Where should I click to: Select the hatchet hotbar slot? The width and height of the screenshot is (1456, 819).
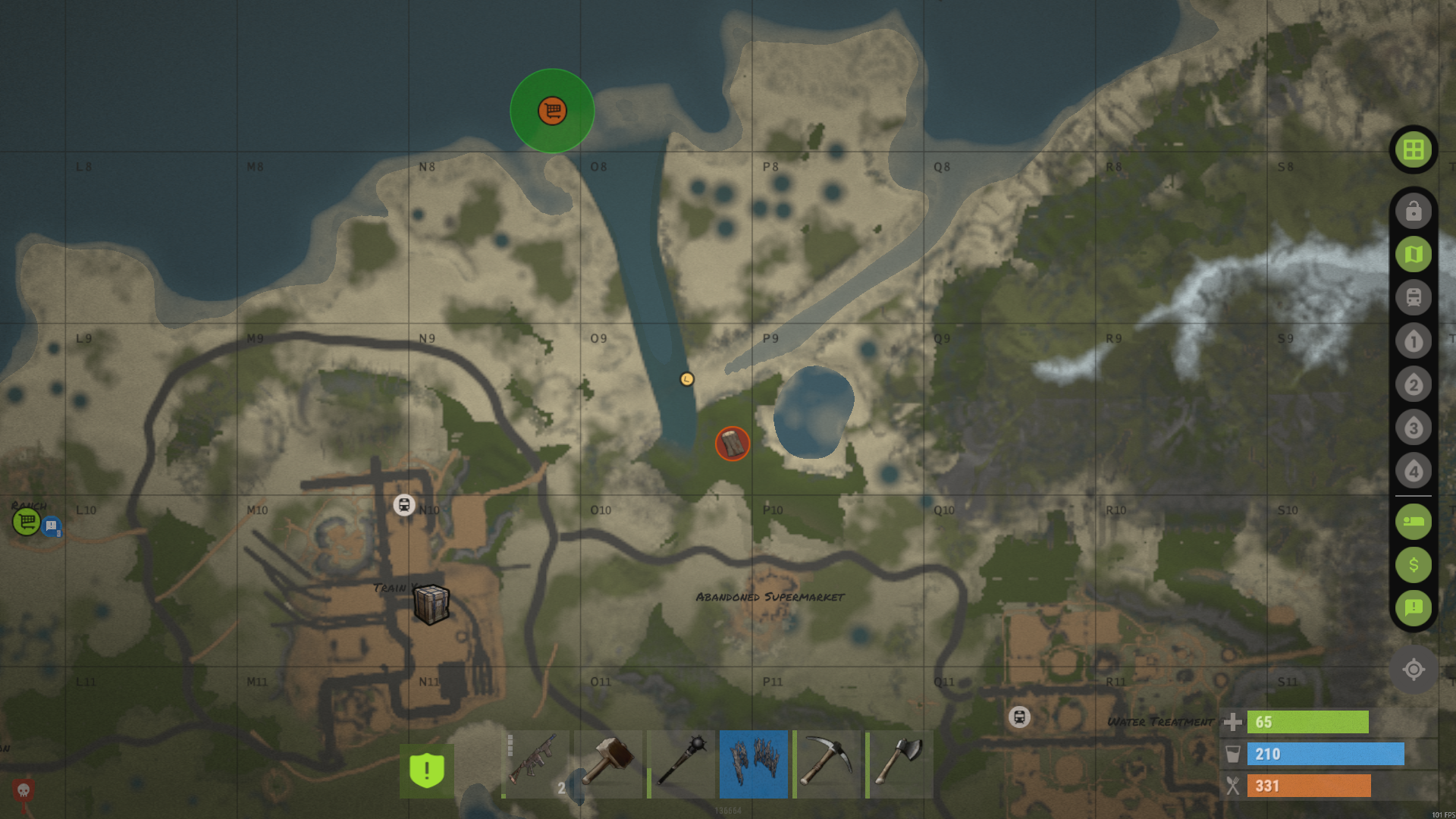(899, 764)
